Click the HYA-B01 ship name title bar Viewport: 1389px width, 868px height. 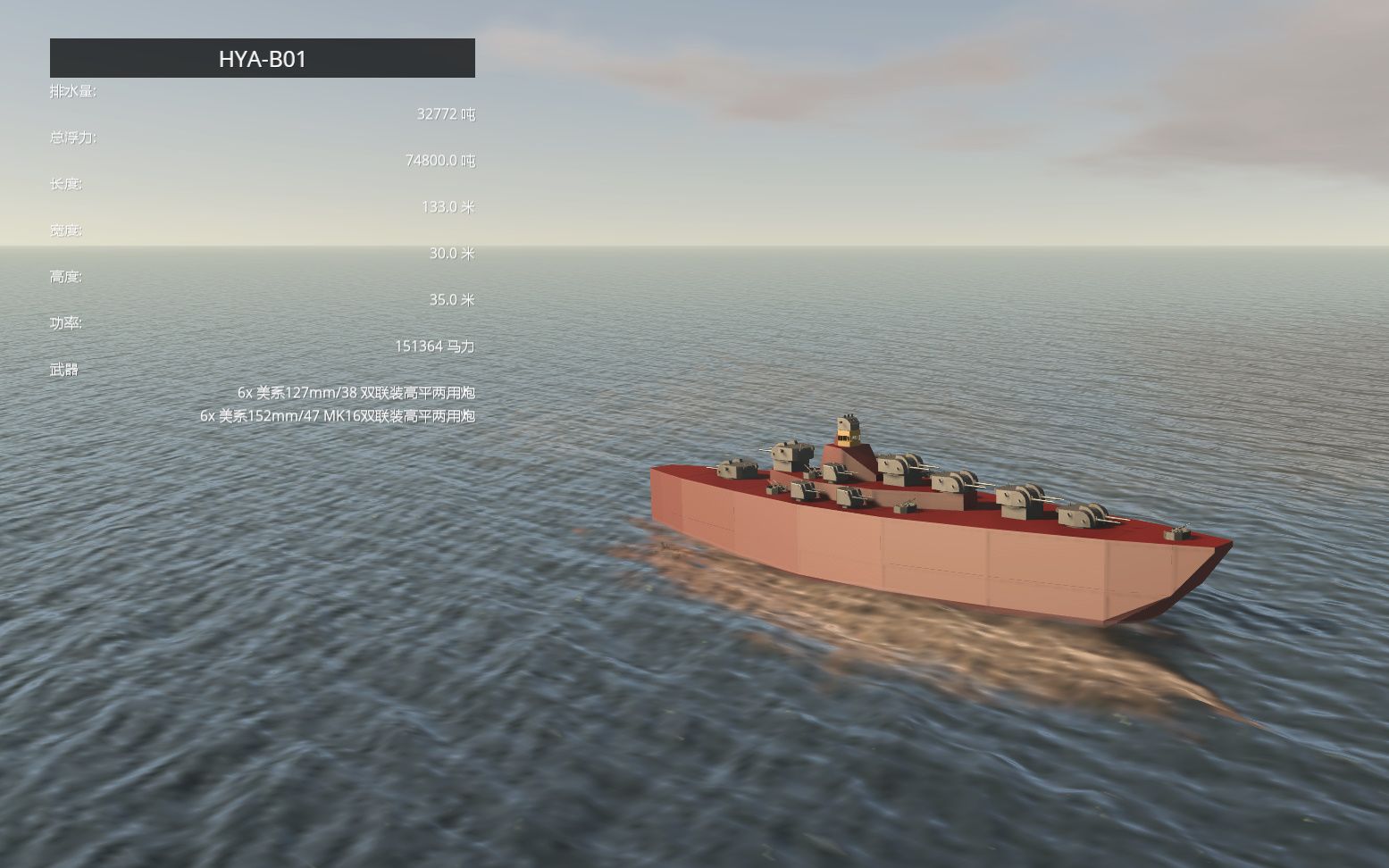point(261,60)
